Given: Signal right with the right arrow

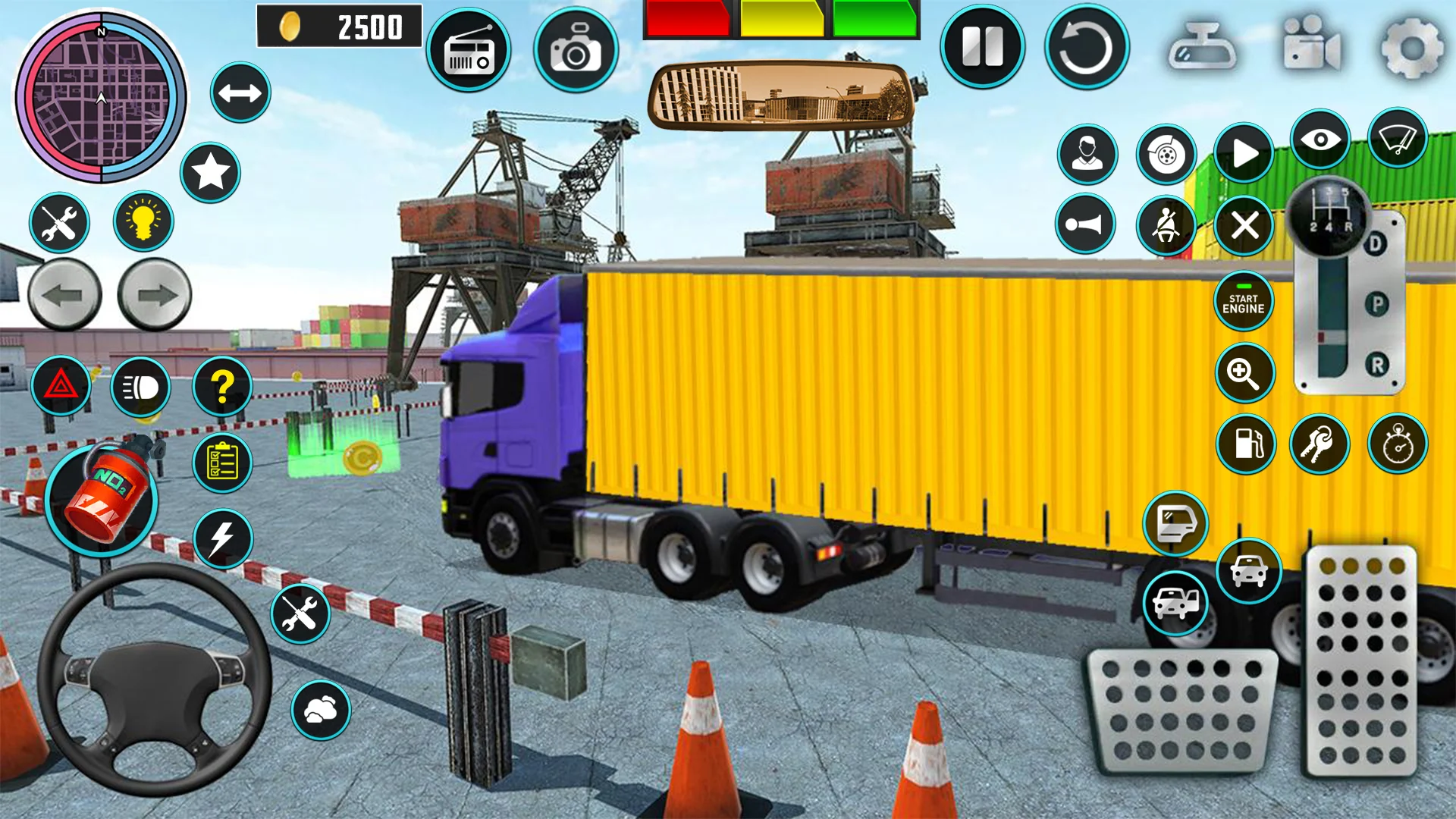Looking at the screenshot, I should point(155,295).
